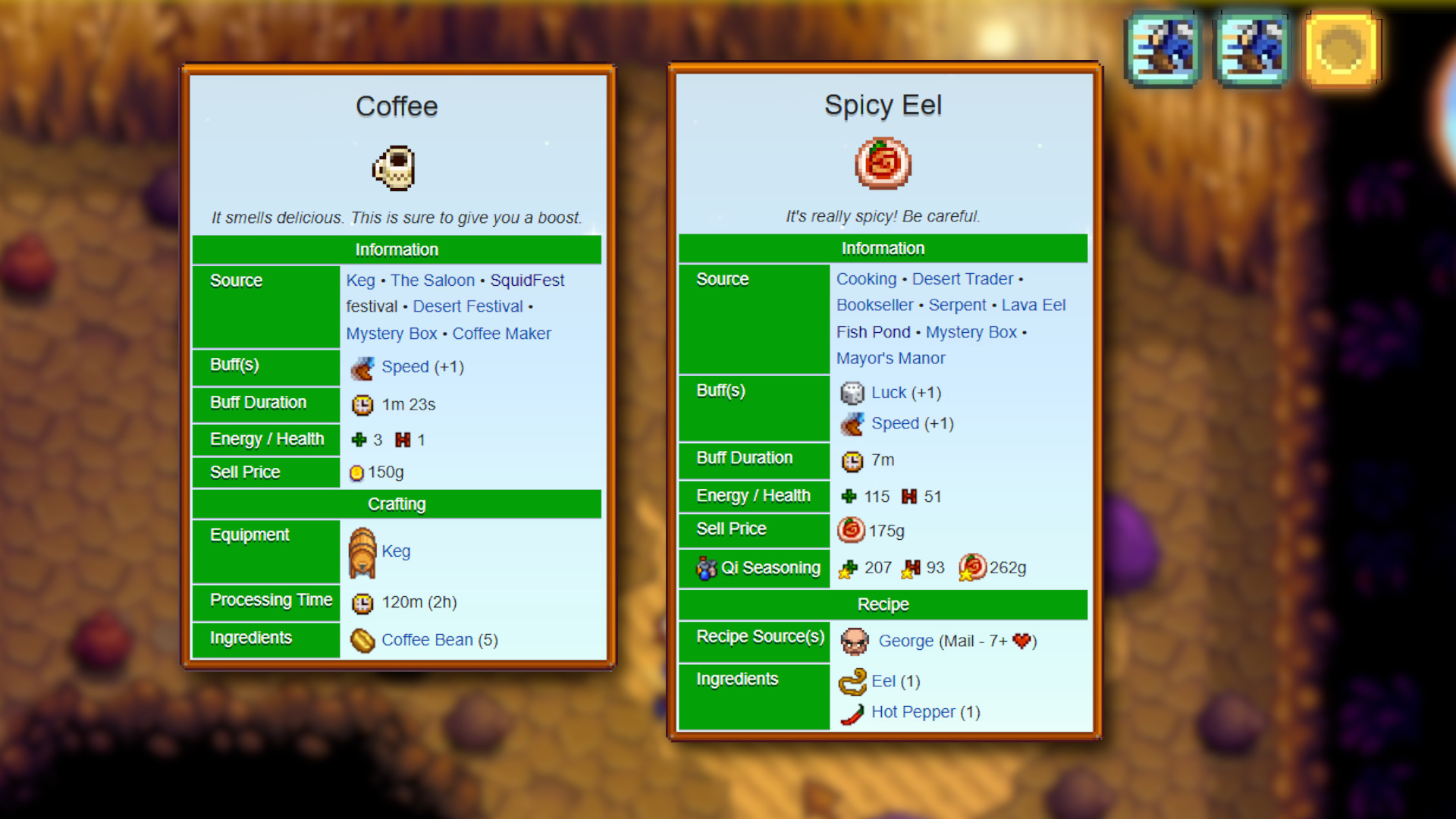Viewport: 1456px width, 819px height.
Task: Select the Speed buff icon in the Coffee panel
Action: (x=362, y=367)
